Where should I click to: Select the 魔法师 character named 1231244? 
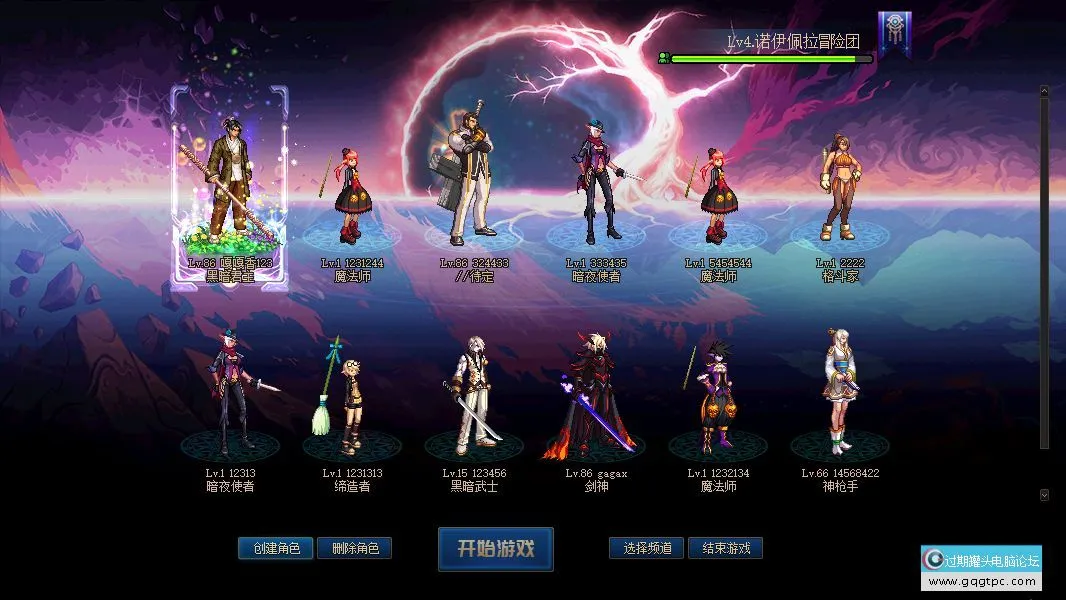point(351,195)
